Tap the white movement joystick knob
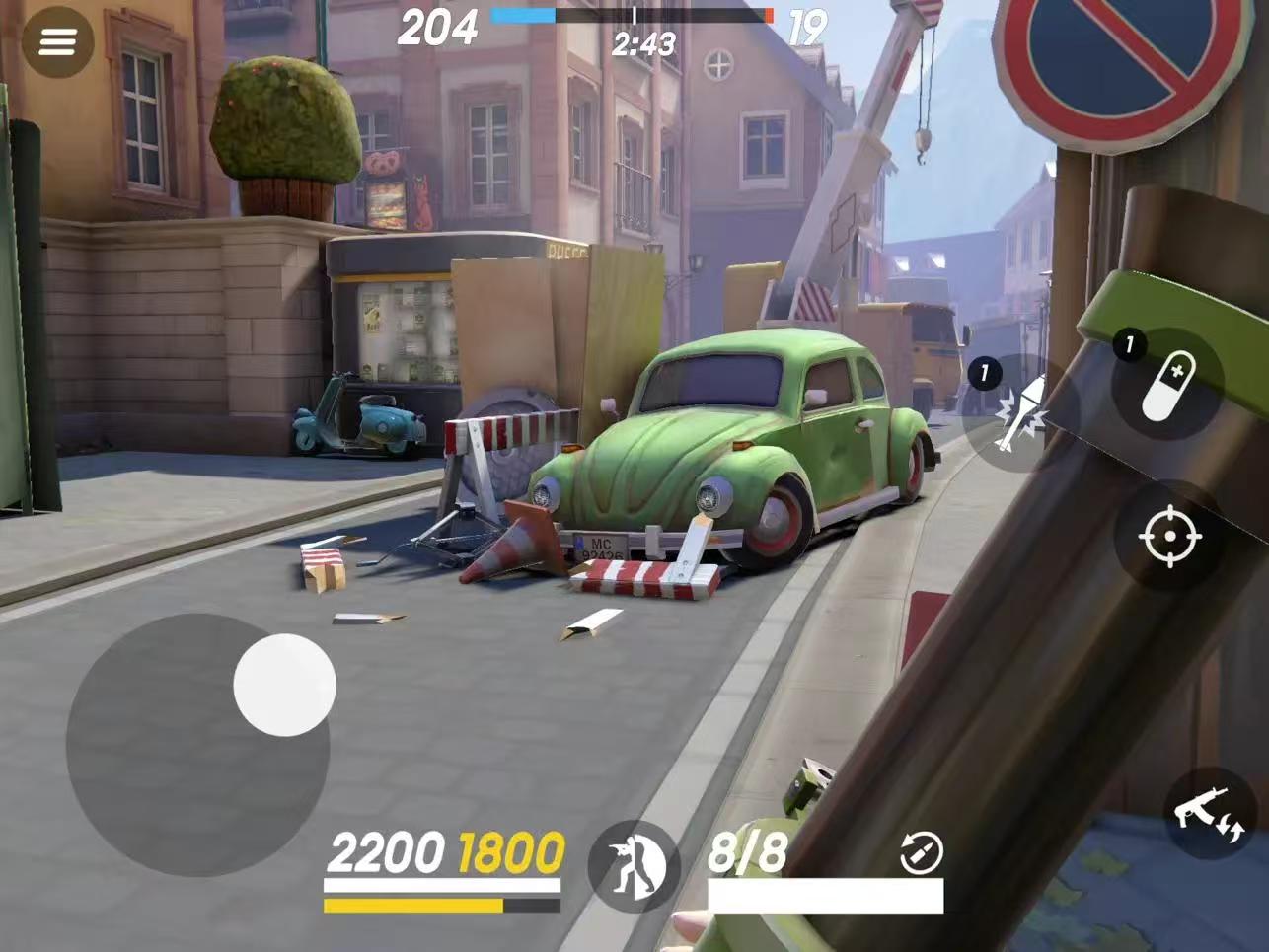Image resolution: width=1269 pixels, height=952 pixels. [x=284, y=685]
